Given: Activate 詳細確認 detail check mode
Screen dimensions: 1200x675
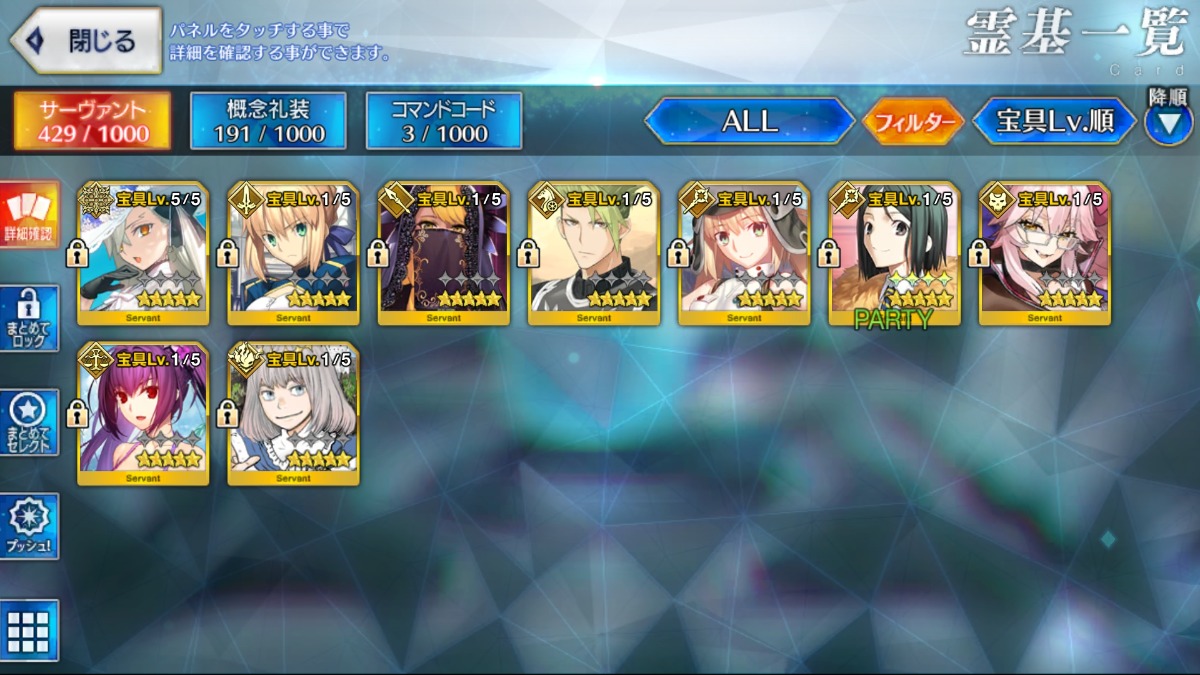Looking at the screenshot, I should [29, 215].
